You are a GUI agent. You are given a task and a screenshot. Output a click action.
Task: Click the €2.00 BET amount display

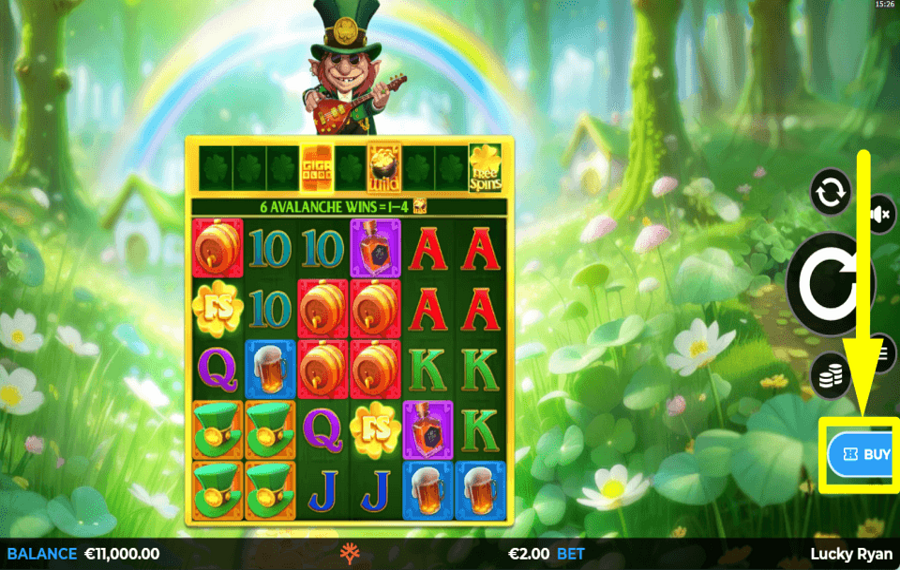[546, 553]
